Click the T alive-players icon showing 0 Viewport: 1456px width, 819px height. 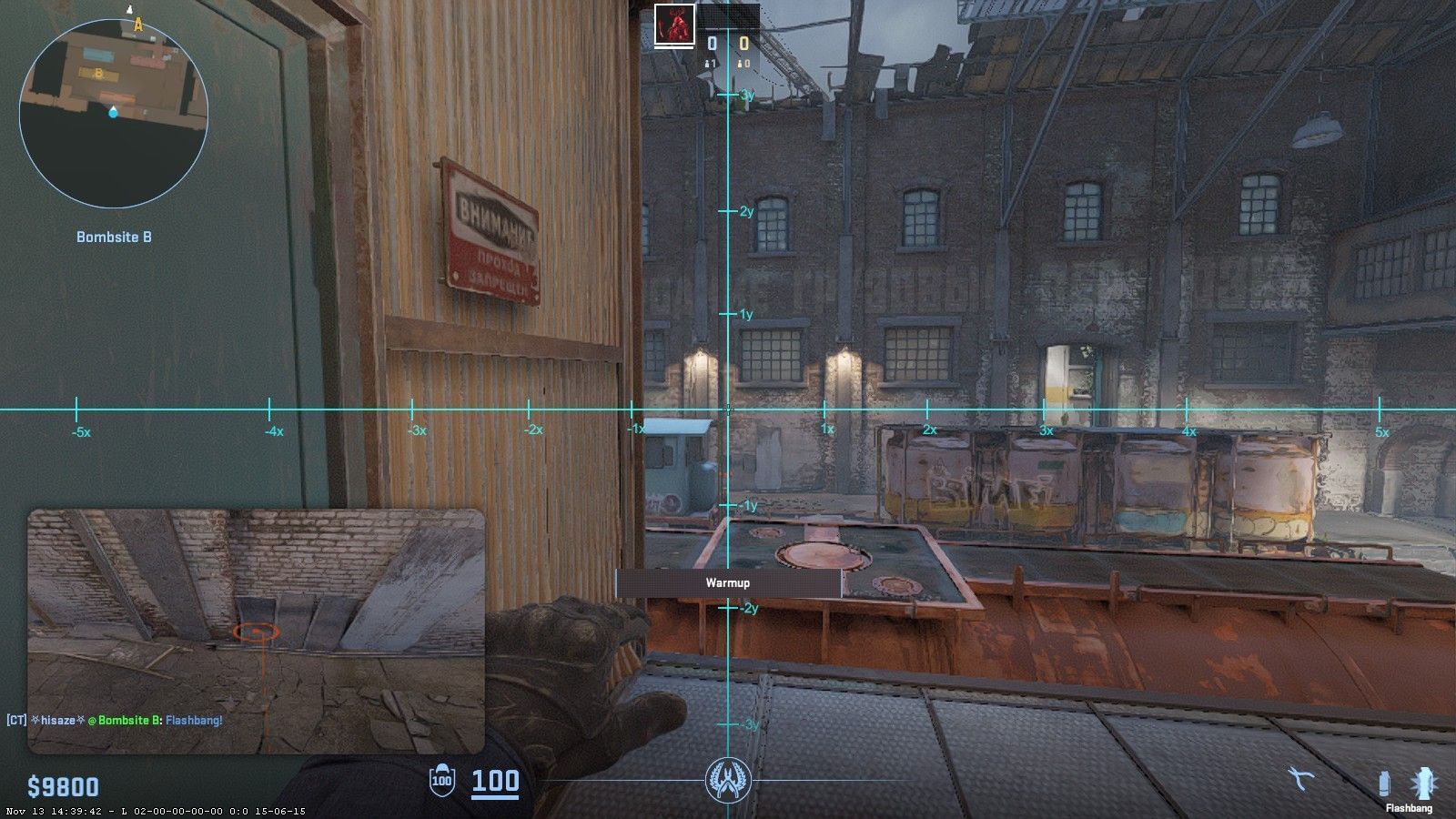tap(743, 62)
